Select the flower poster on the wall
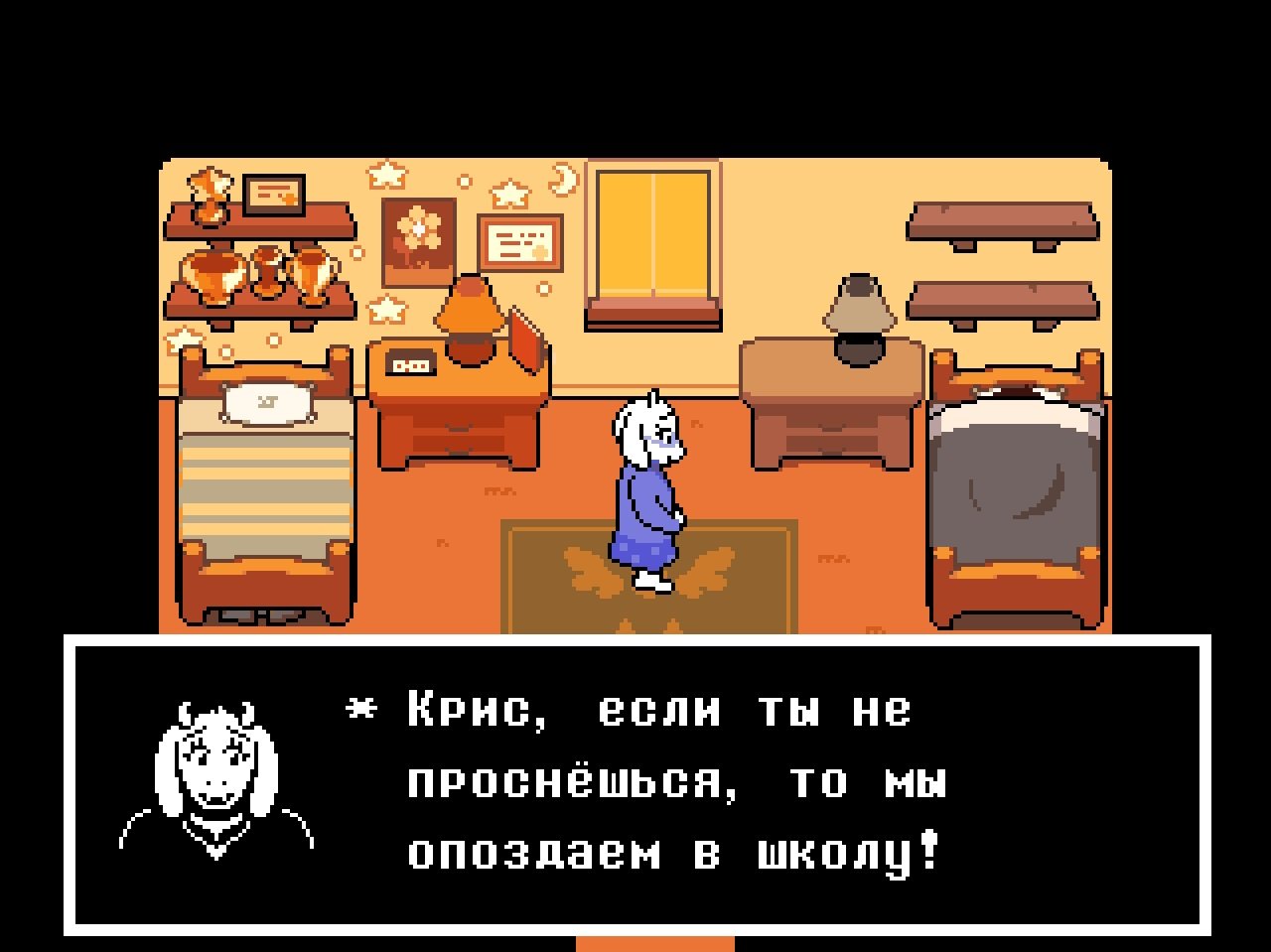This screenshot has width=1271, height=952. point(419,236)
